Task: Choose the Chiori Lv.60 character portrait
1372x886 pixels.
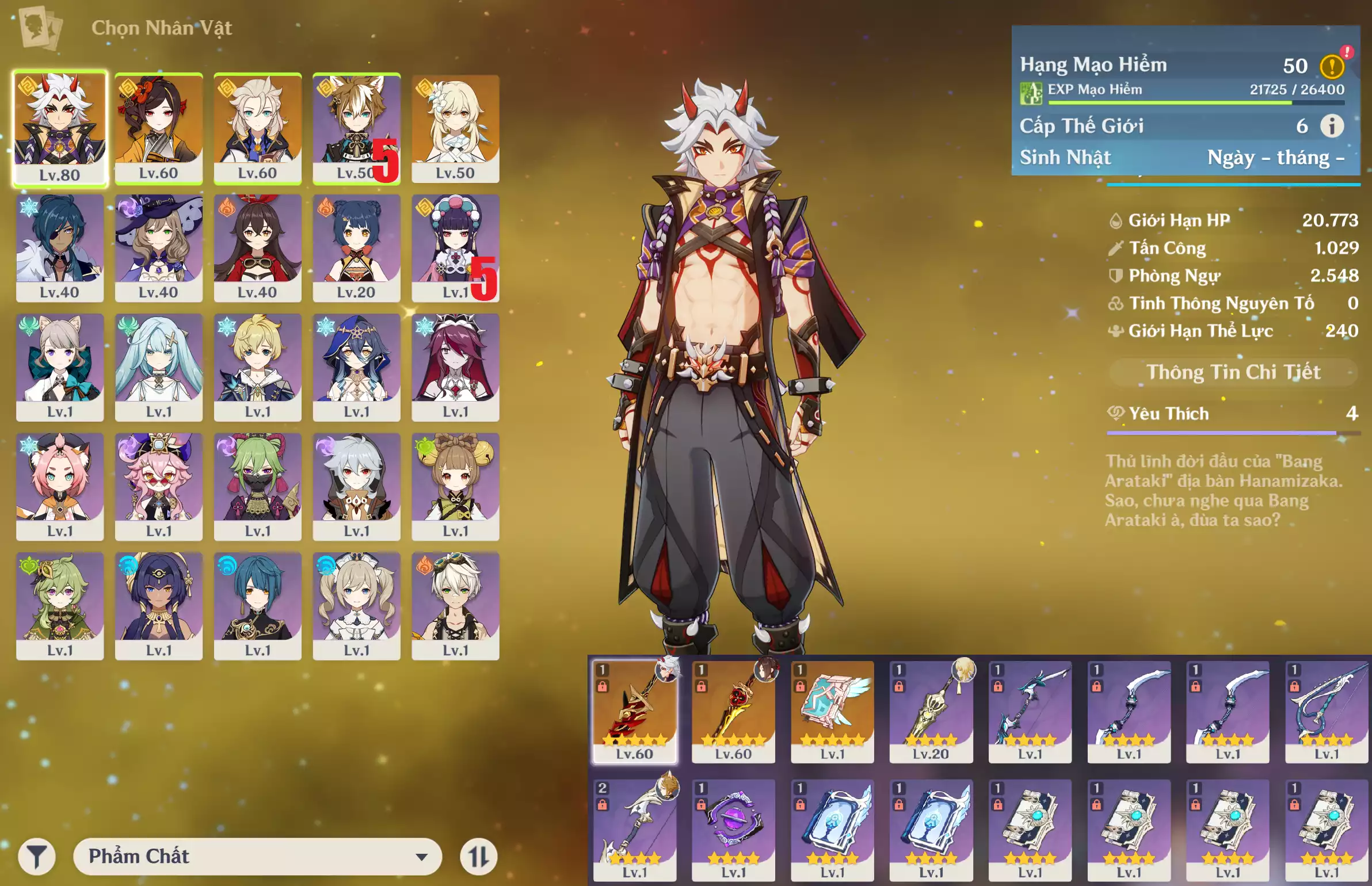Action: (x=159, y=128)
